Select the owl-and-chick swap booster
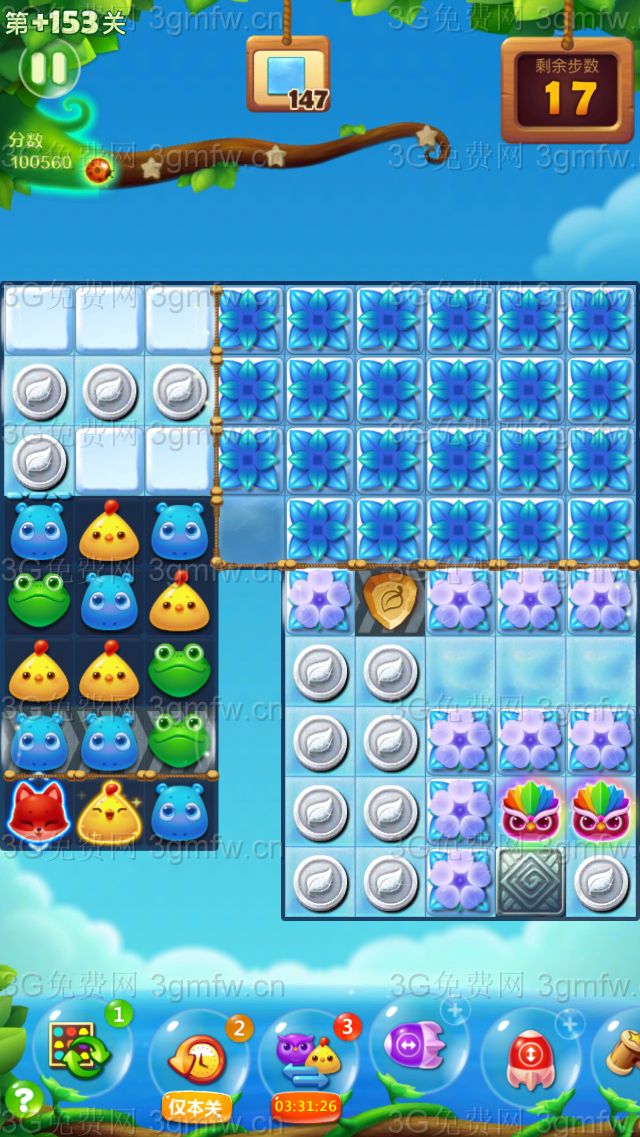 pyautogui.click(x=308, y=1055)
